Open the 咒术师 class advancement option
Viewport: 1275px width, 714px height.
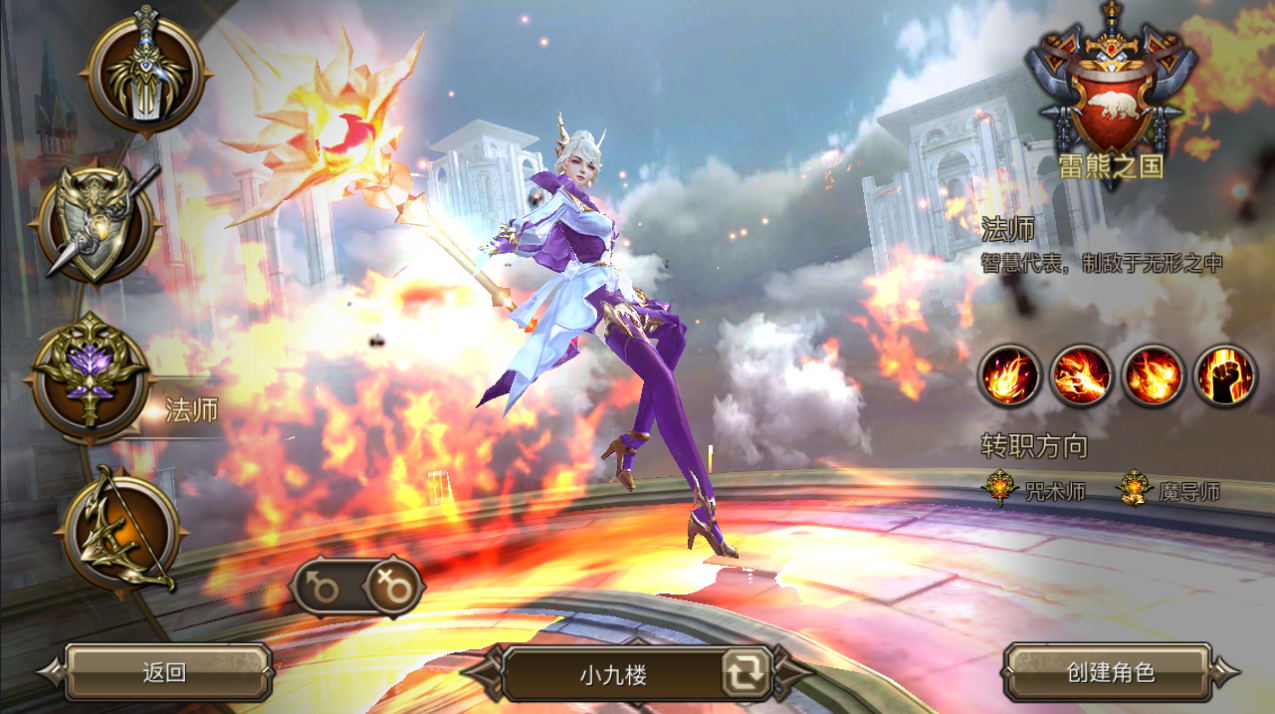coord(1037,491)
